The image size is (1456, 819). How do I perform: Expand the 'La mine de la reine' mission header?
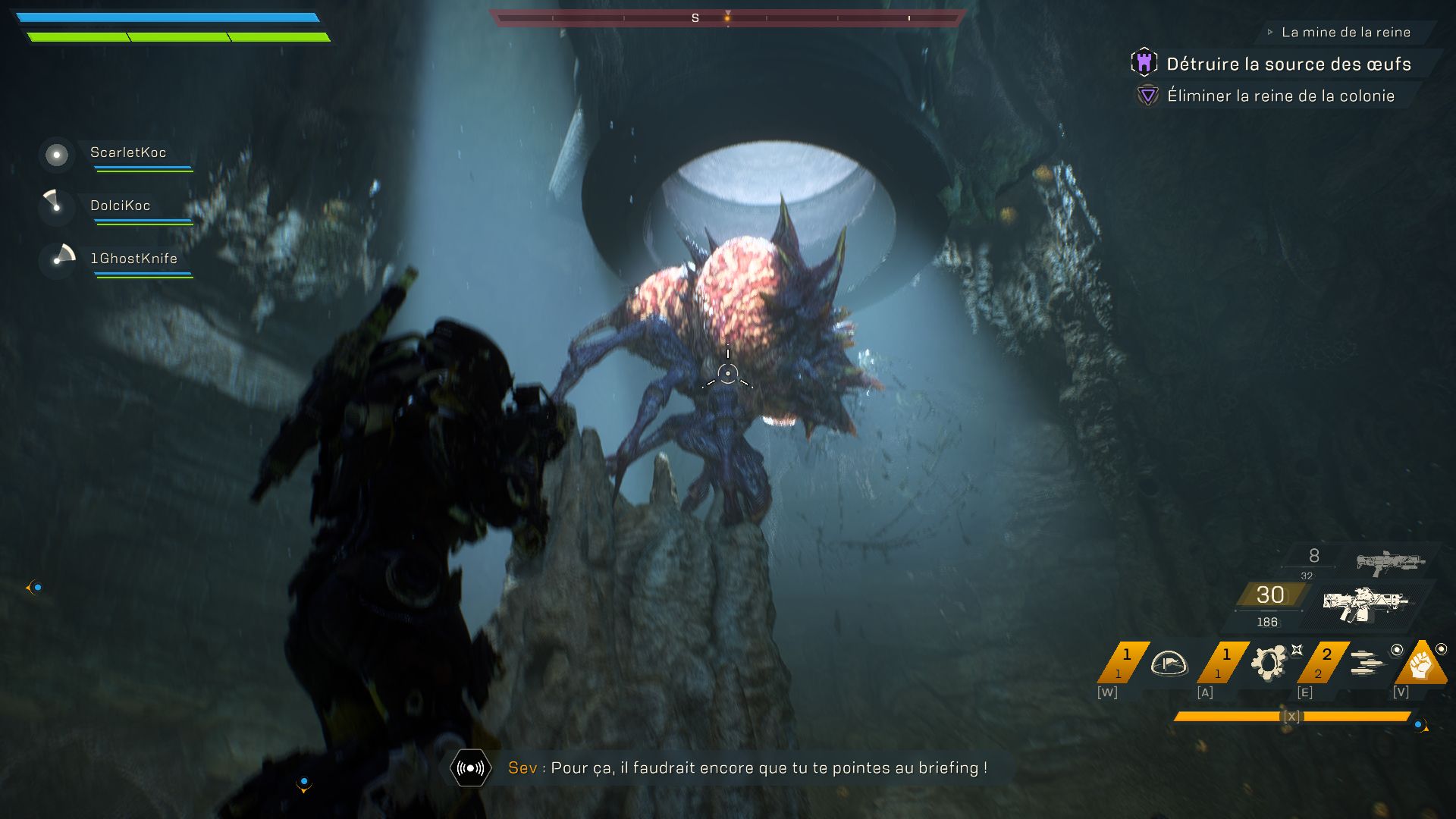click(x=1345, y=33)
